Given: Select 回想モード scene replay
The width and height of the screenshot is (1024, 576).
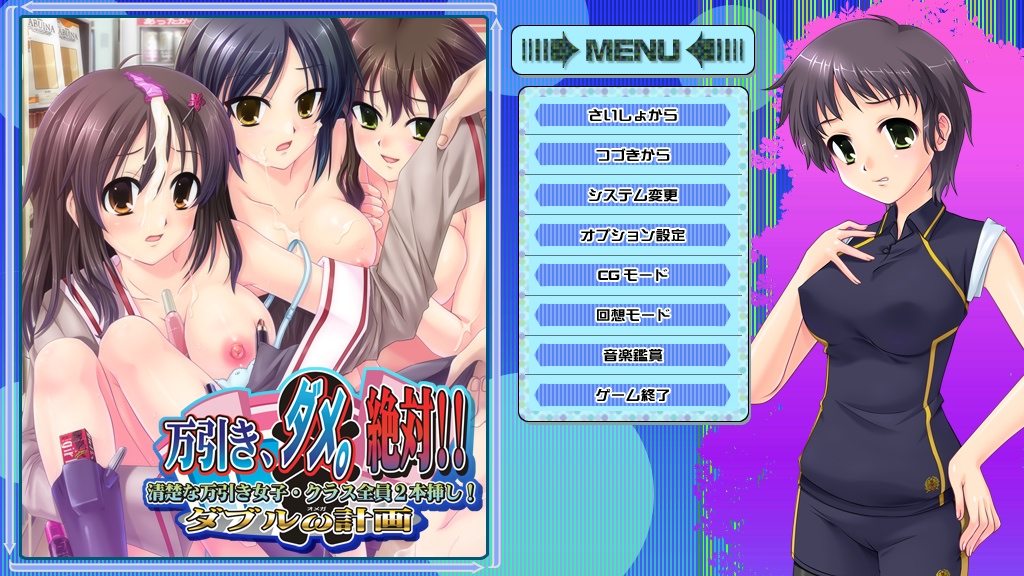Looking at the screenshot, I should 632,315.
